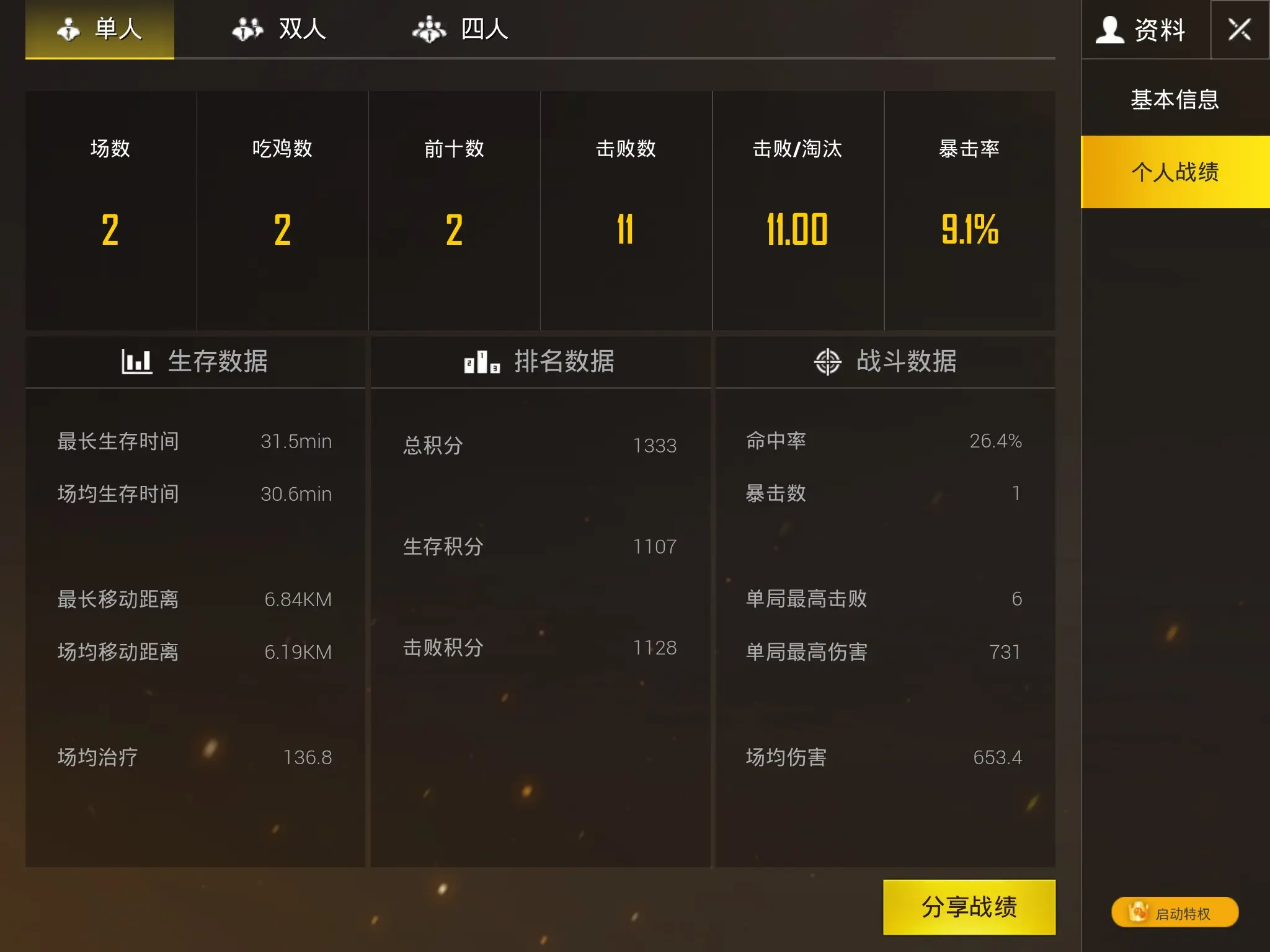Click the crosshair icon beside 战斗数据
1270x952 pixels.
coord(829,361)
